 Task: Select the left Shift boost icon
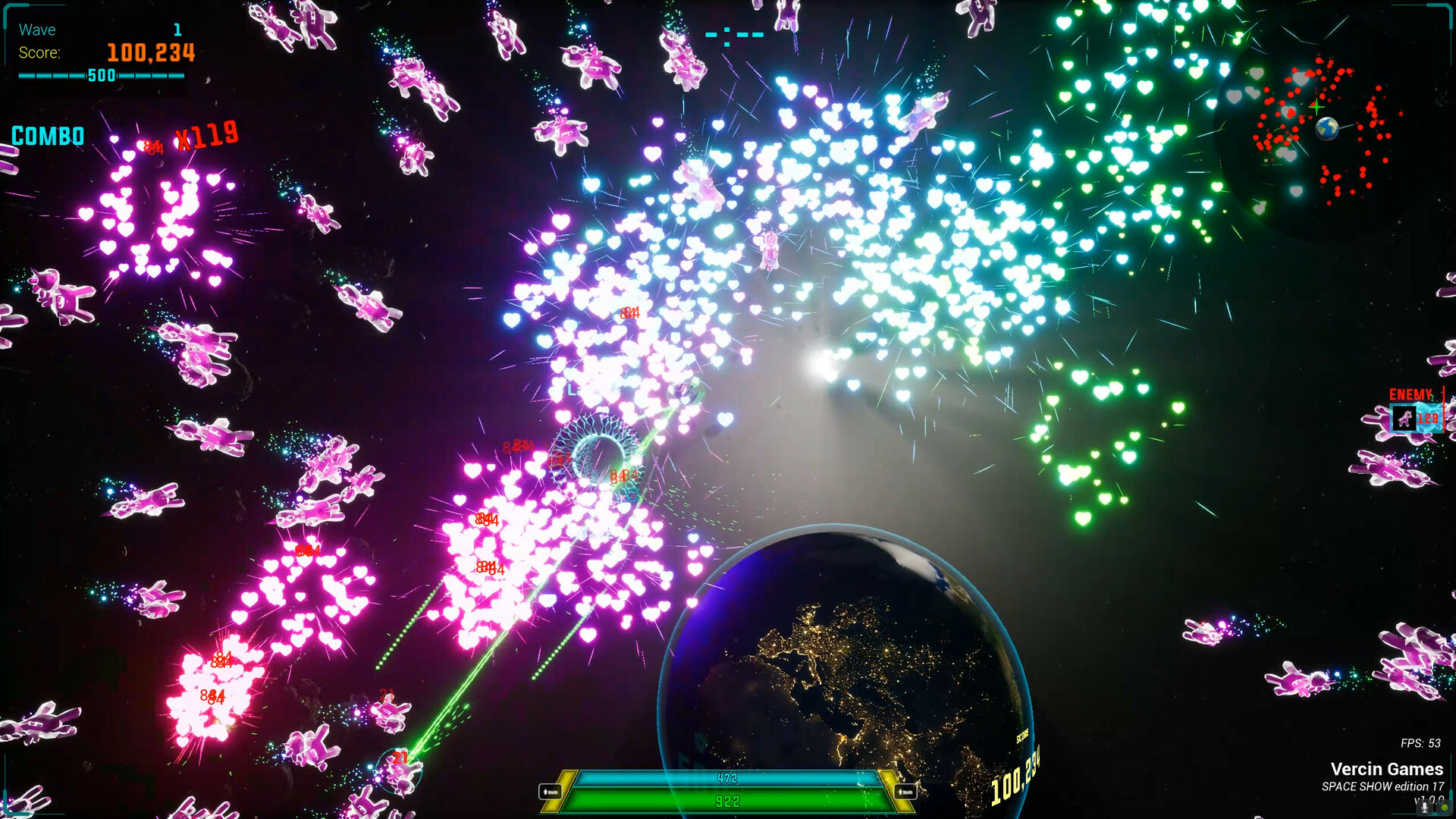click(x=551, y=792)
